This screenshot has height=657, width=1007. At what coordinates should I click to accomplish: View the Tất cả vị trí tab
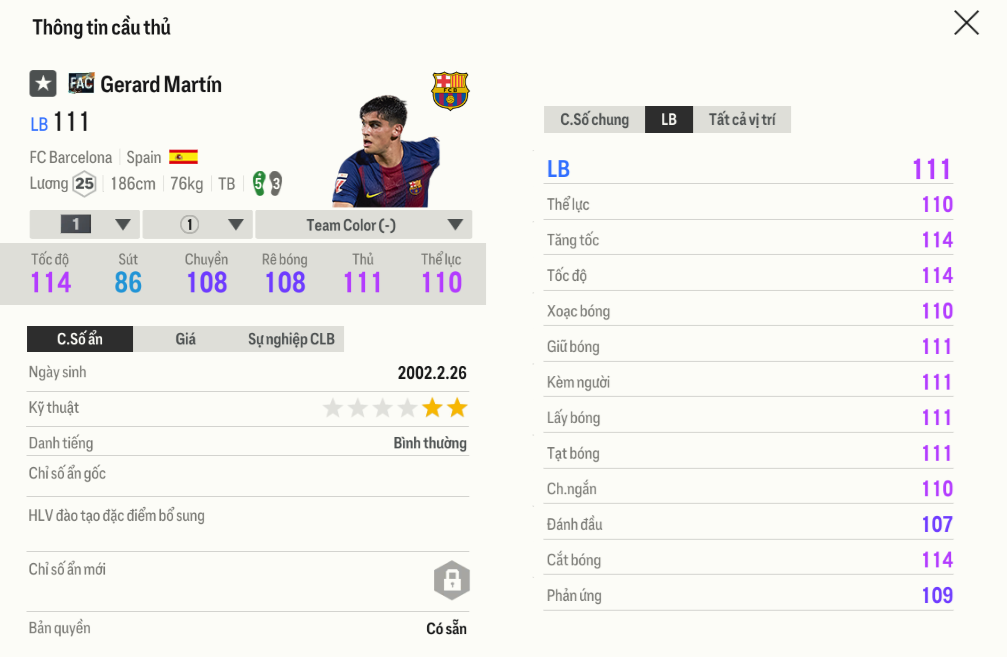[x=742, y=120]
